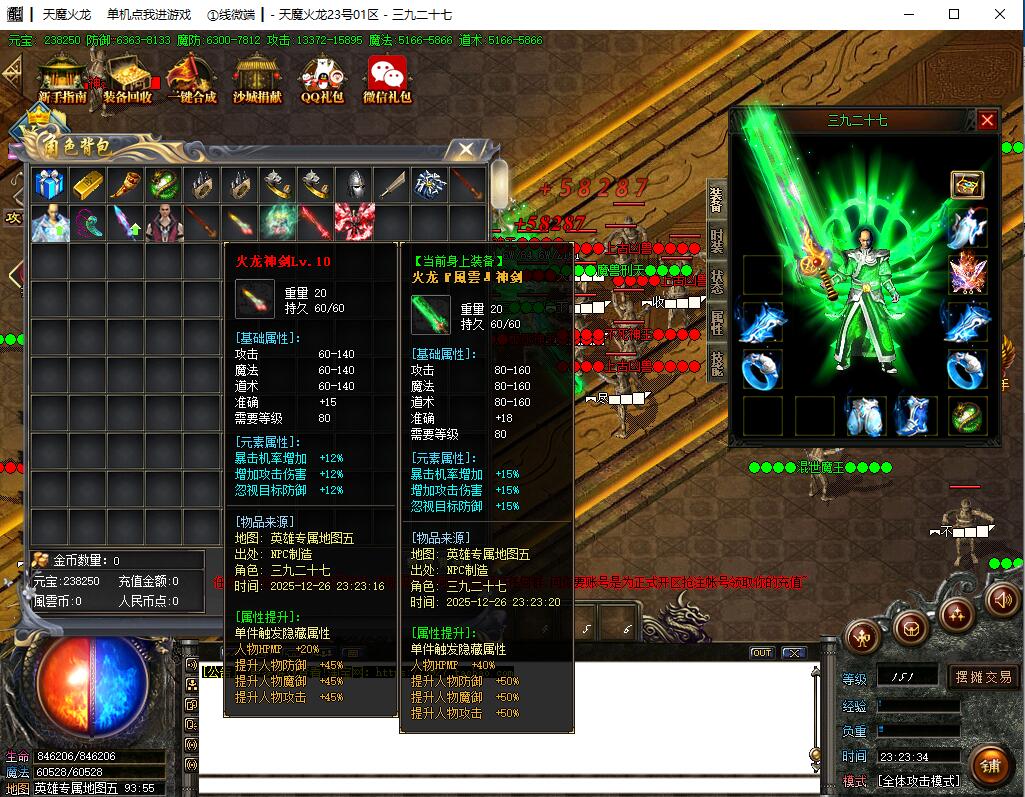Switch to the 时装 costume tab
The width and height of the screenshot is (1025, 797).
(x=716, y=241)
